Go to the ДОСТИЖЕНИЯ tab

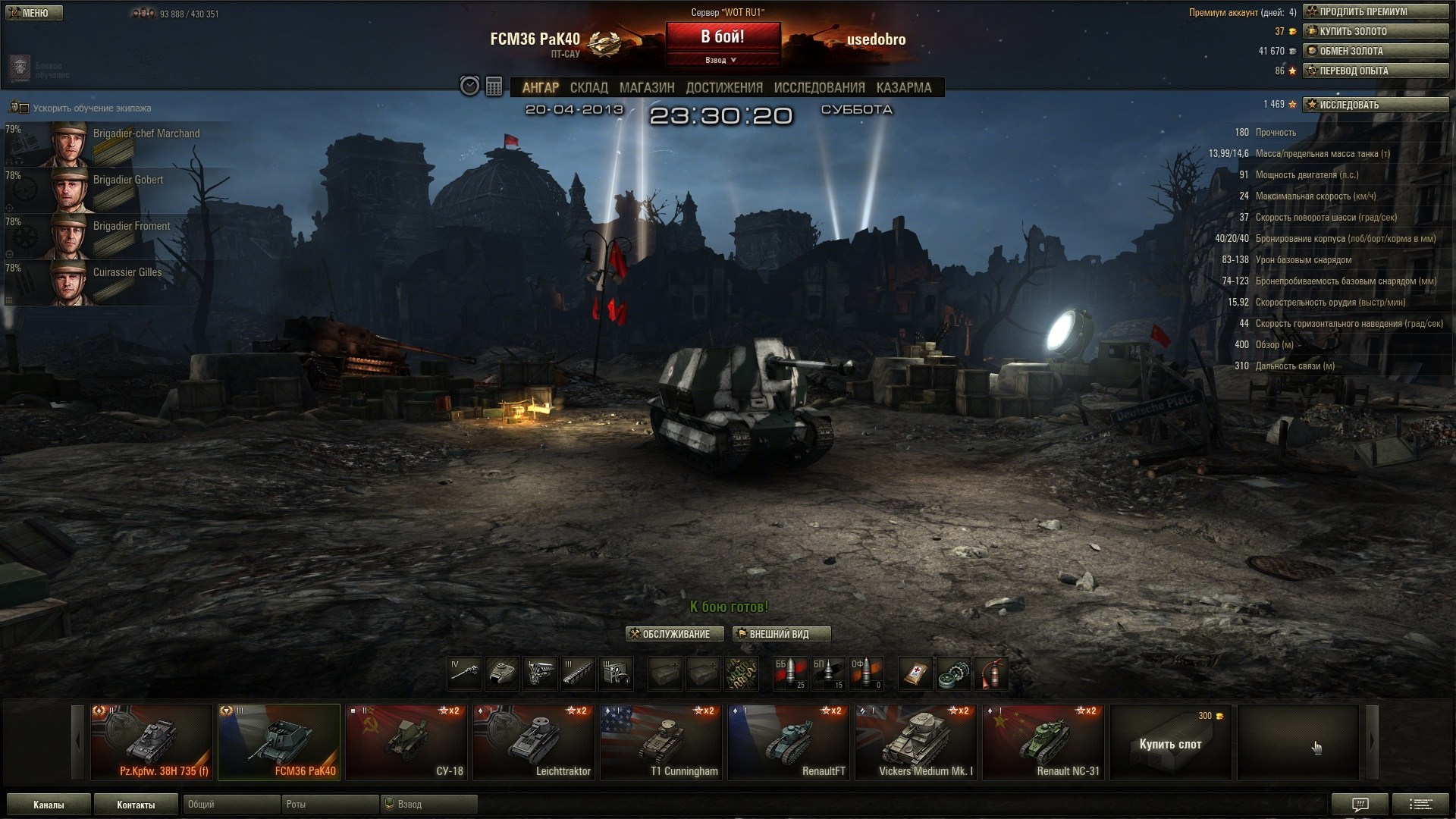(723, 88)
